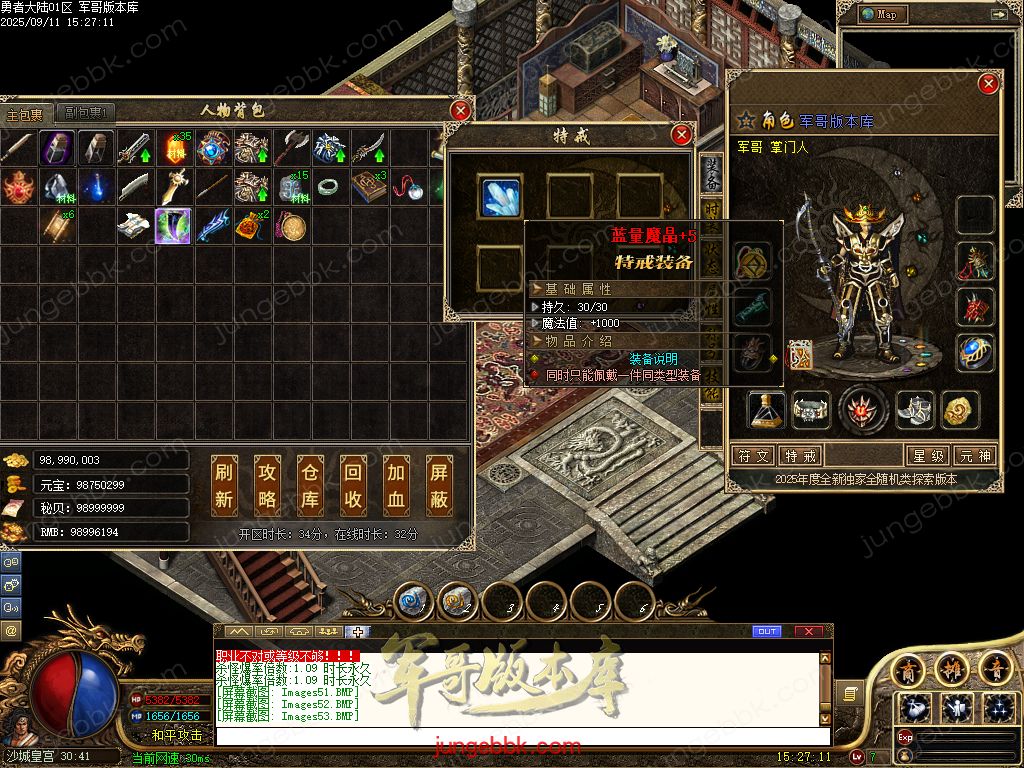Toggle the 屏蔽 block button
1024x768 pixels.
[439, 485]
